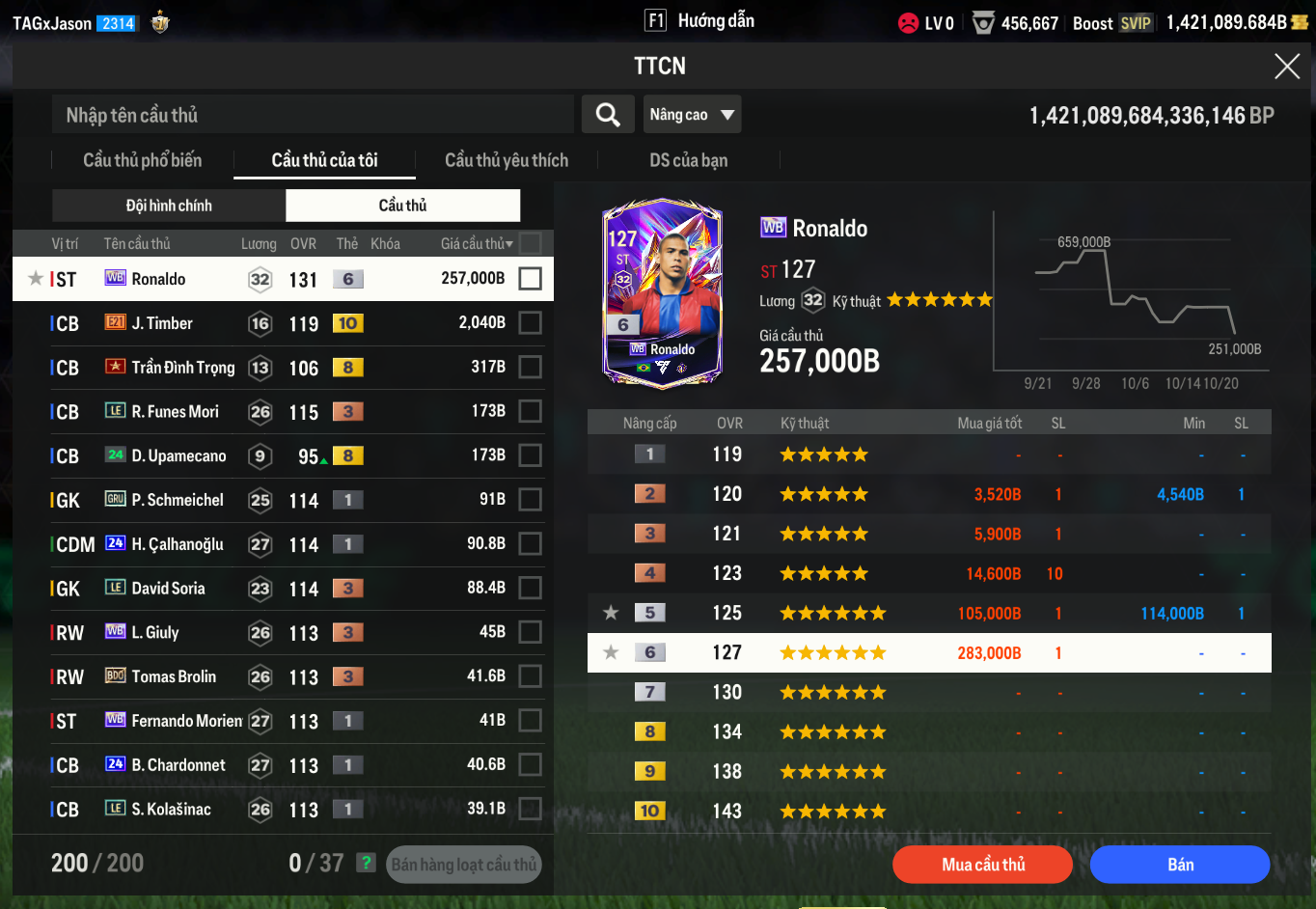Select the Đội hình chính sub-tab
1316x909 pixels.
(x=169, y=206)
